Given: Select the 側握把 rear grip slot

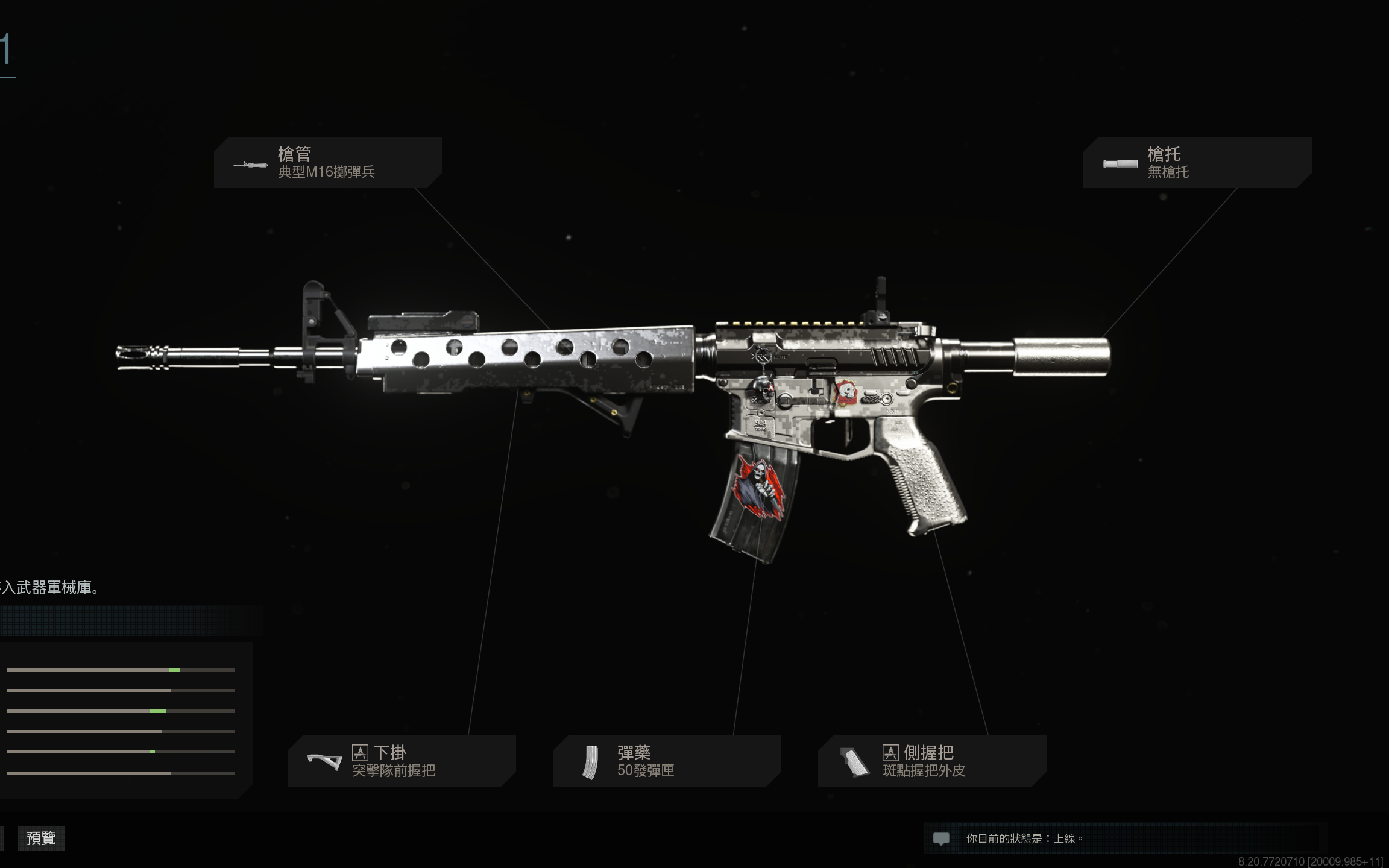Looking at the screenshot, I should [931, 761].
